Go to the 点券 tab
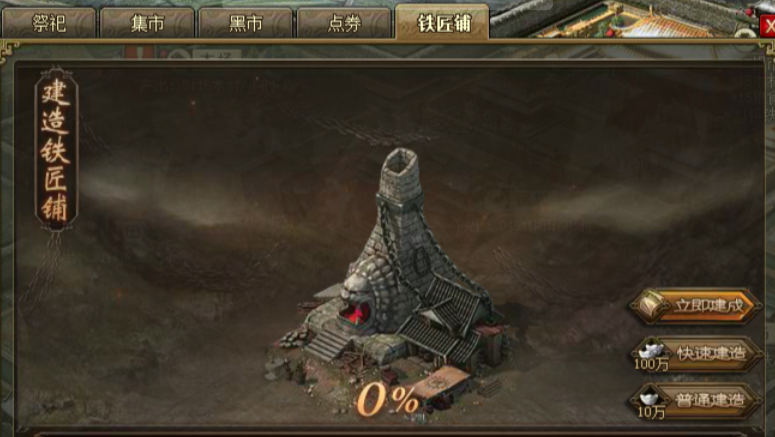The image size is (775, 437). (343, 23)
